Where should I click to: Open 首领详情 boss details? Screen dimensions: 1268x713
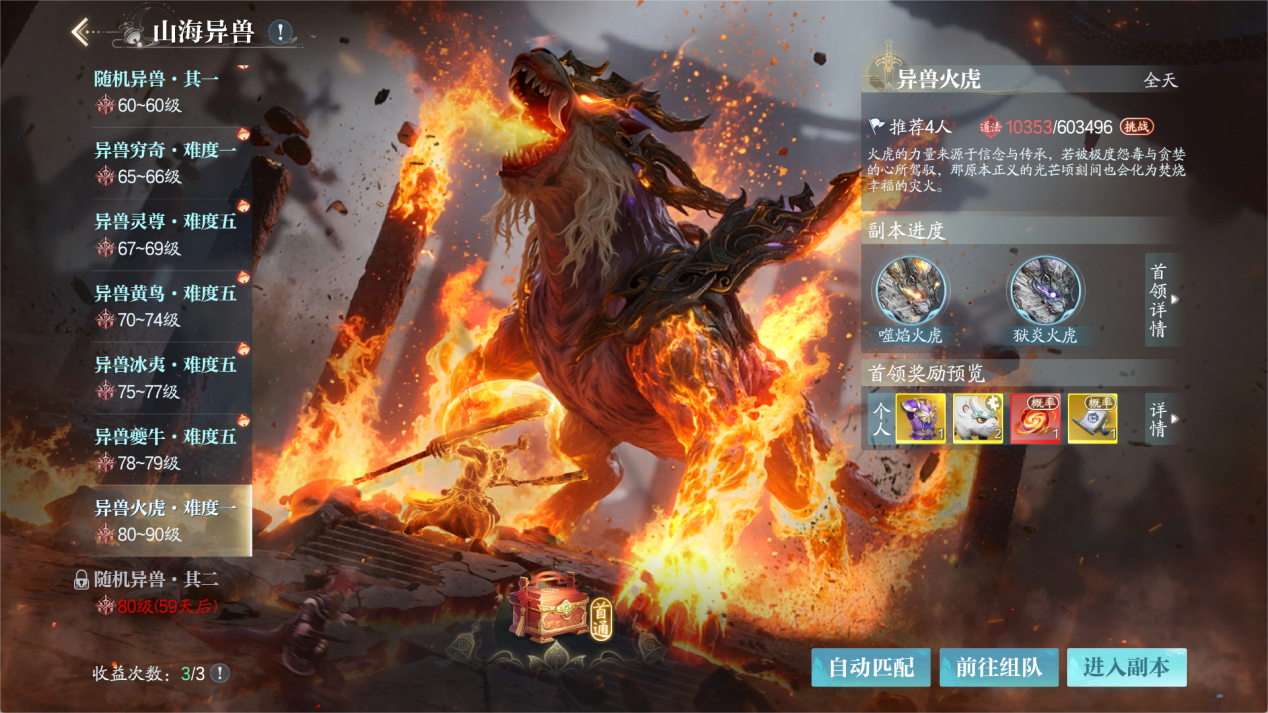tap(1160, 299)
